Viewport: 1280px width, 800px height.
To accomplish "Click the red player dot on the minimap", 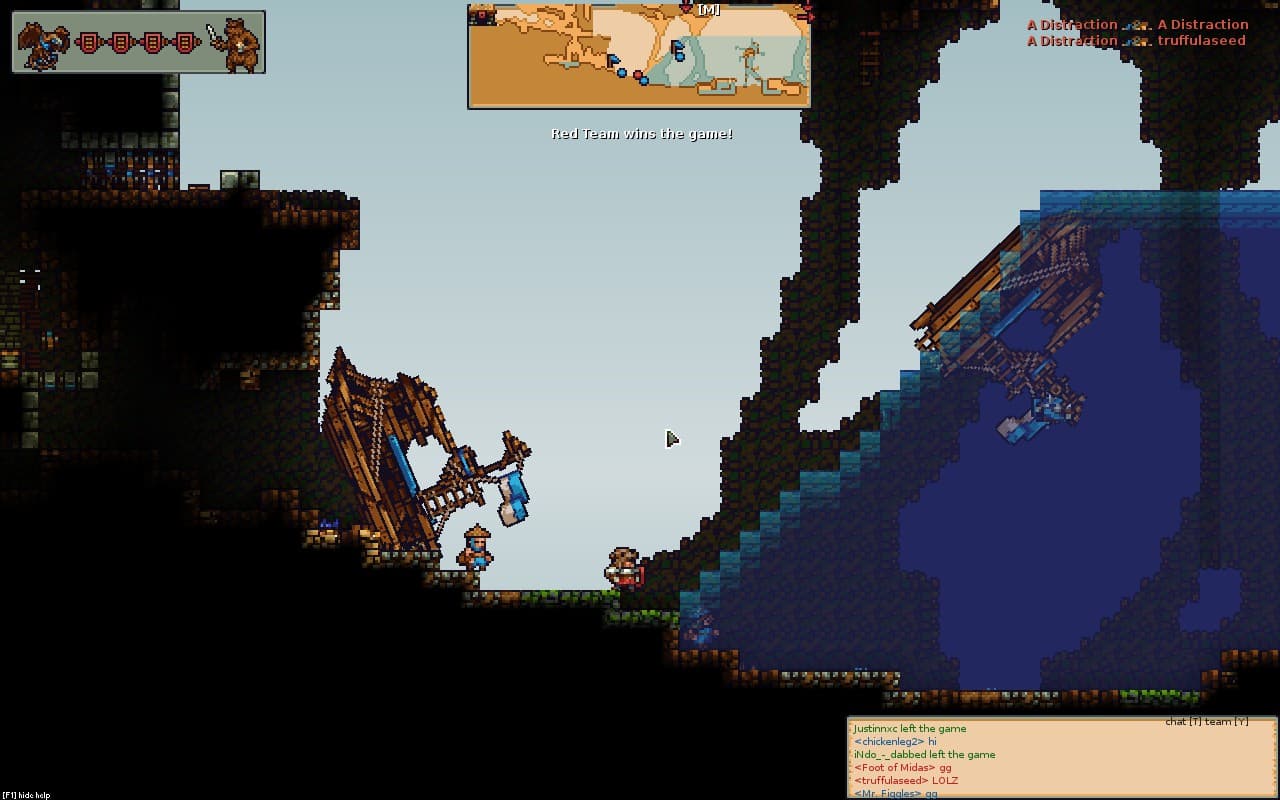I will tap(639, 74).
